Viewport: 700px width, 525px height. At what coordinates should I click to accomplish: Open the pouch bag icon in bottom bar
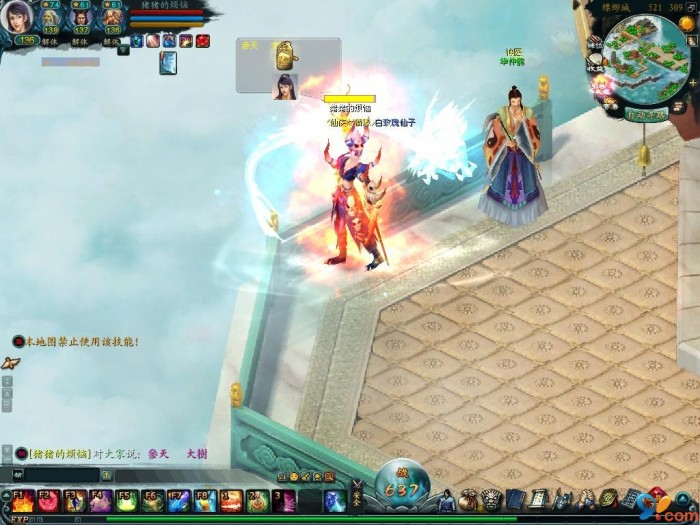[467, 498]
